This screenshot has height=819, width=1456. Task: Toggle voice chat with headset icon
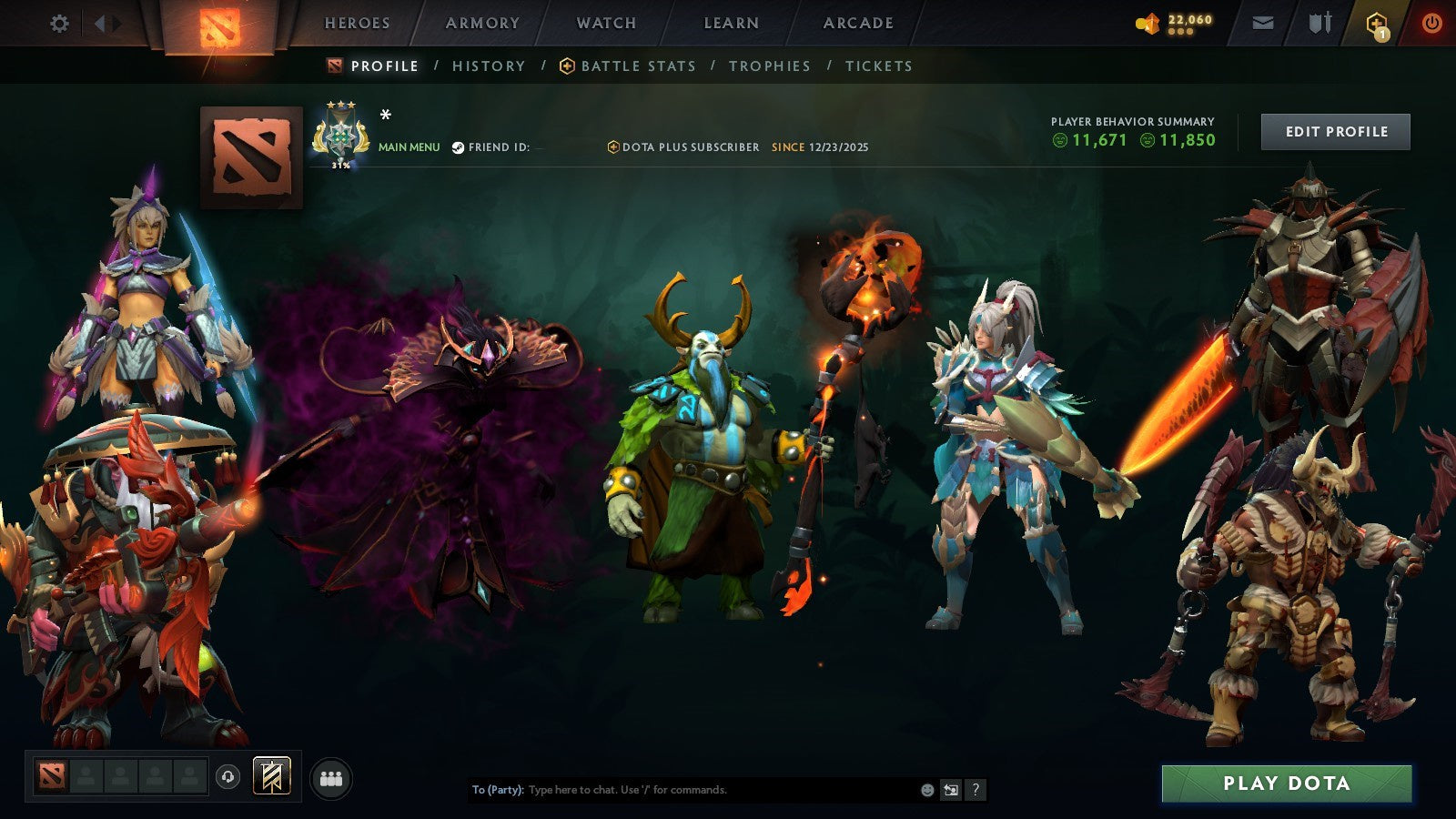tap(227, 778)
